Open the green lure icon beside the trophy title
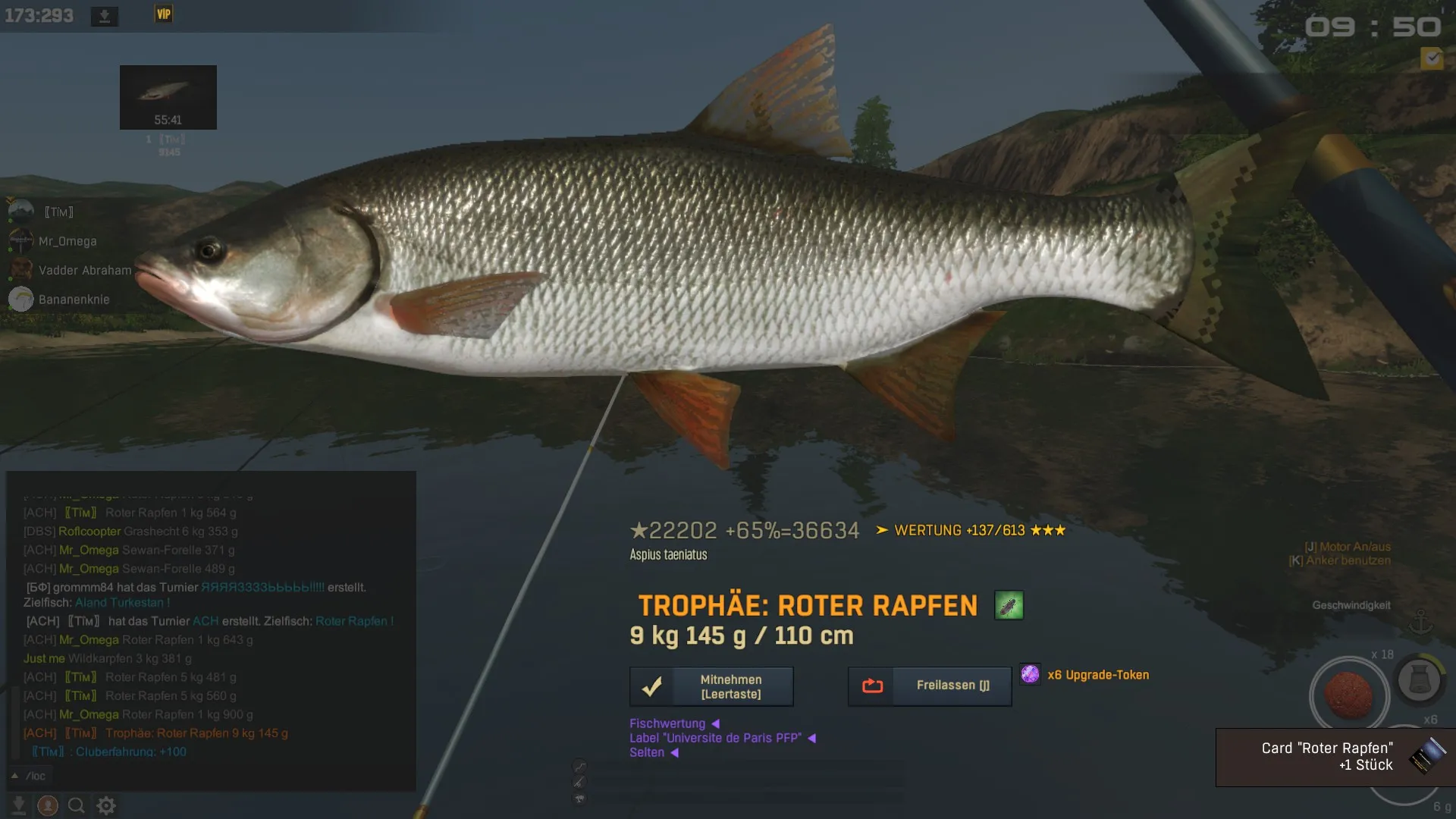Viewport: 1456px width, 819px height. coord(1009,605)
